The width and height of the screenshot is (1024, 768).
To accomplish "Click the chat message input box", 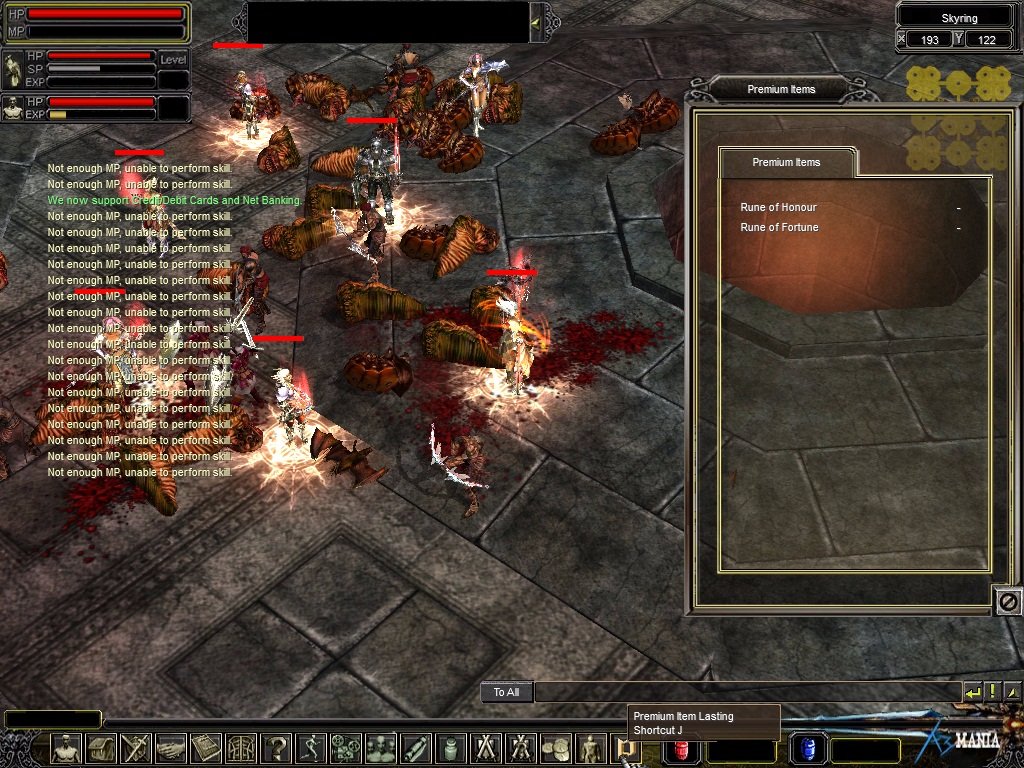I will point(747,692).
